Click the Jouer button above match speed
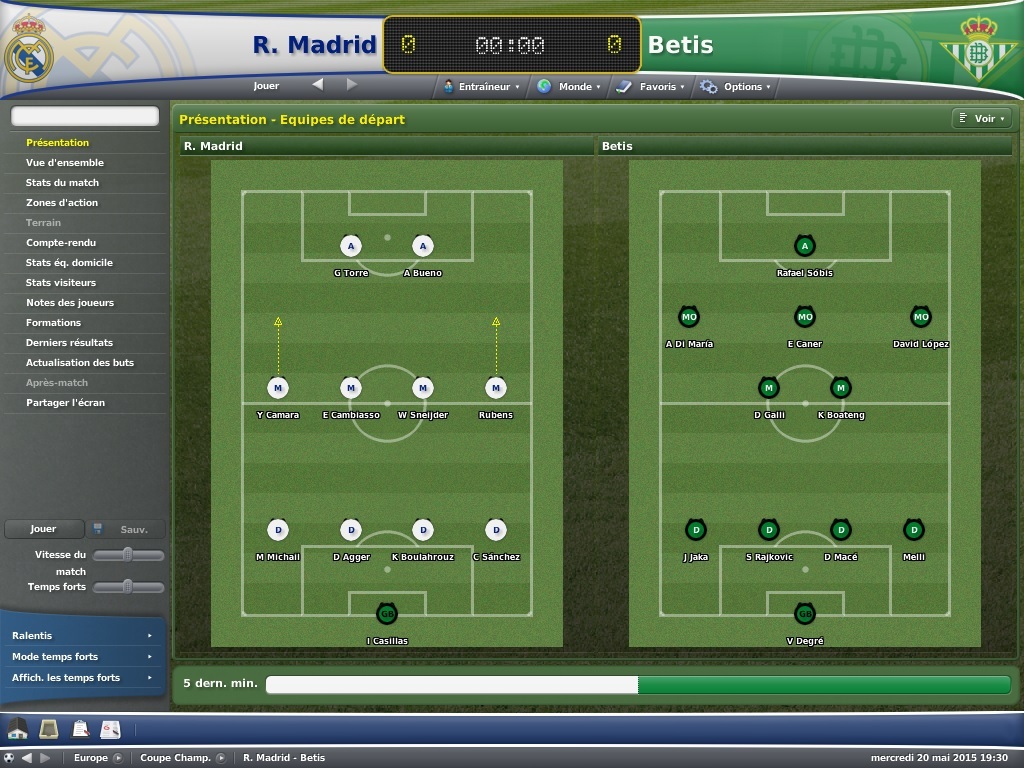This screenshot has width=1024, height=768. [x=43, y=529]
